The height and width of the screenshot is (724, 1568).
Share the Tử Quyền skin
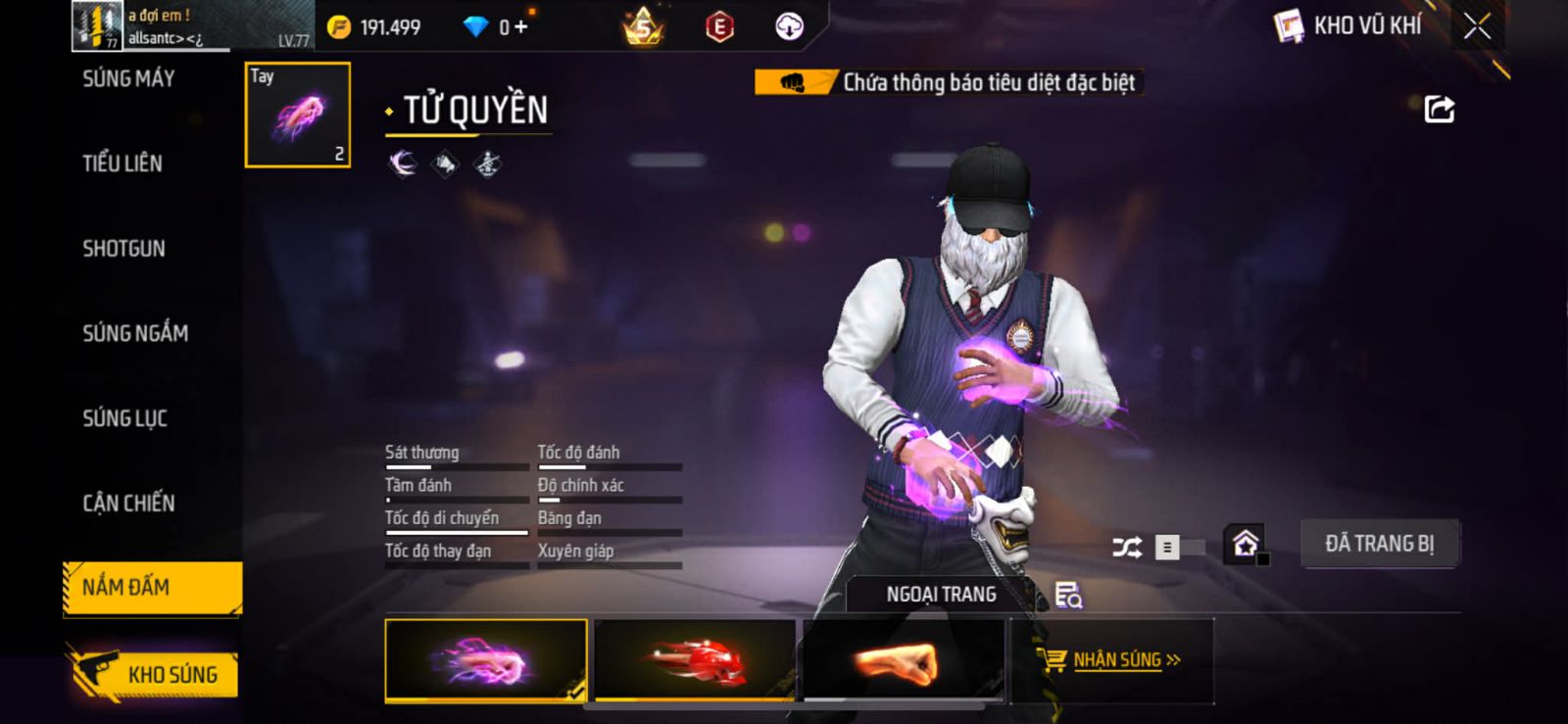tap(1439, 109)
